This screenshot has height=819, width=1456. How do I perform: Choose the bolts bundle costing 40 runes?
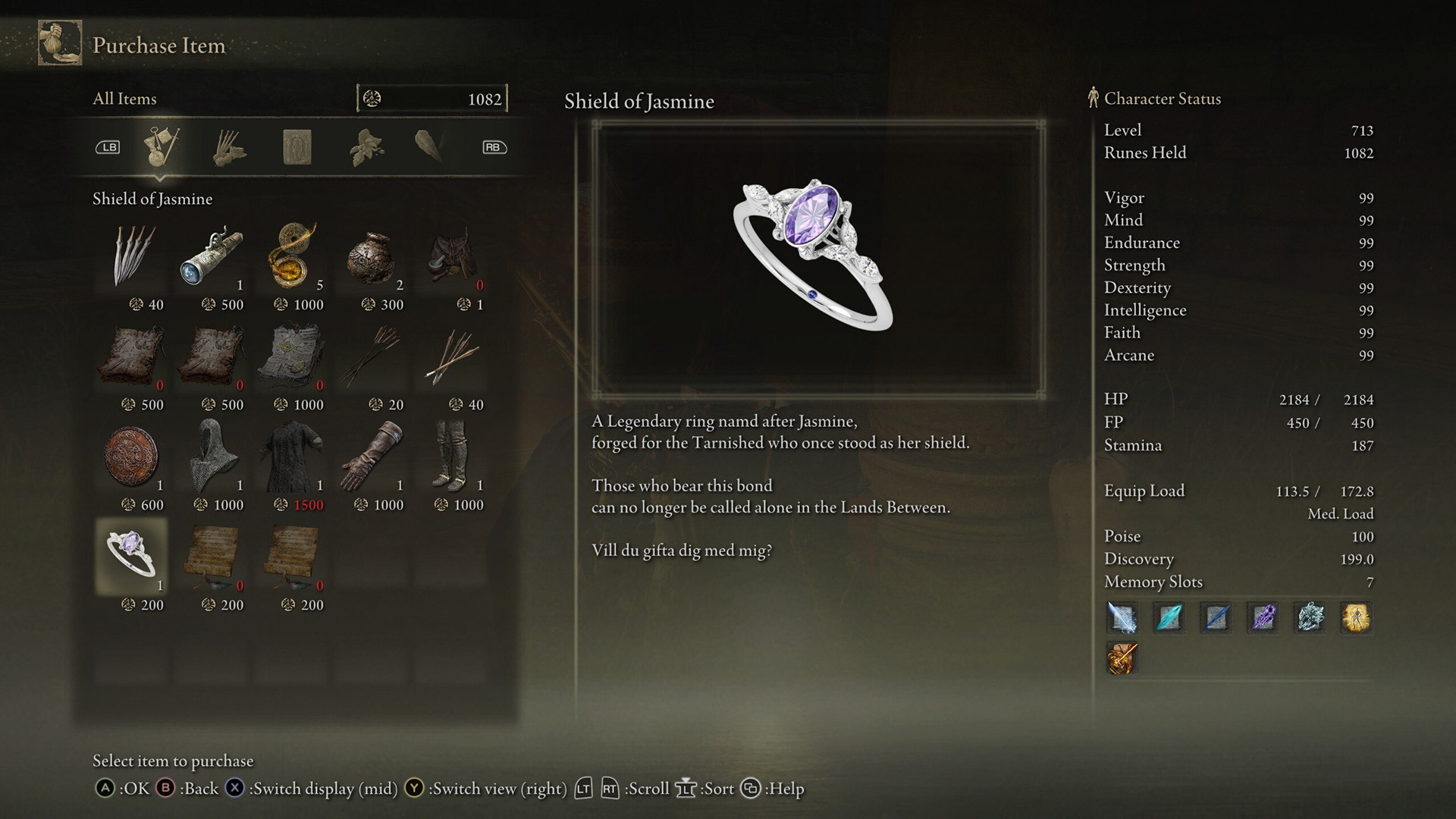coord(453,356)
